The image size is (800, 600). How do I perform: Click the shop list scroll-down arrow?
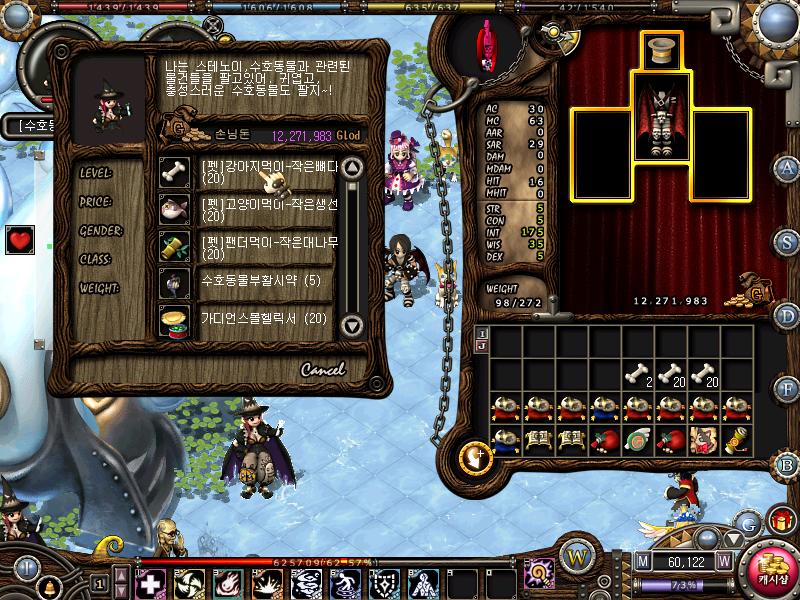(351, 325)
